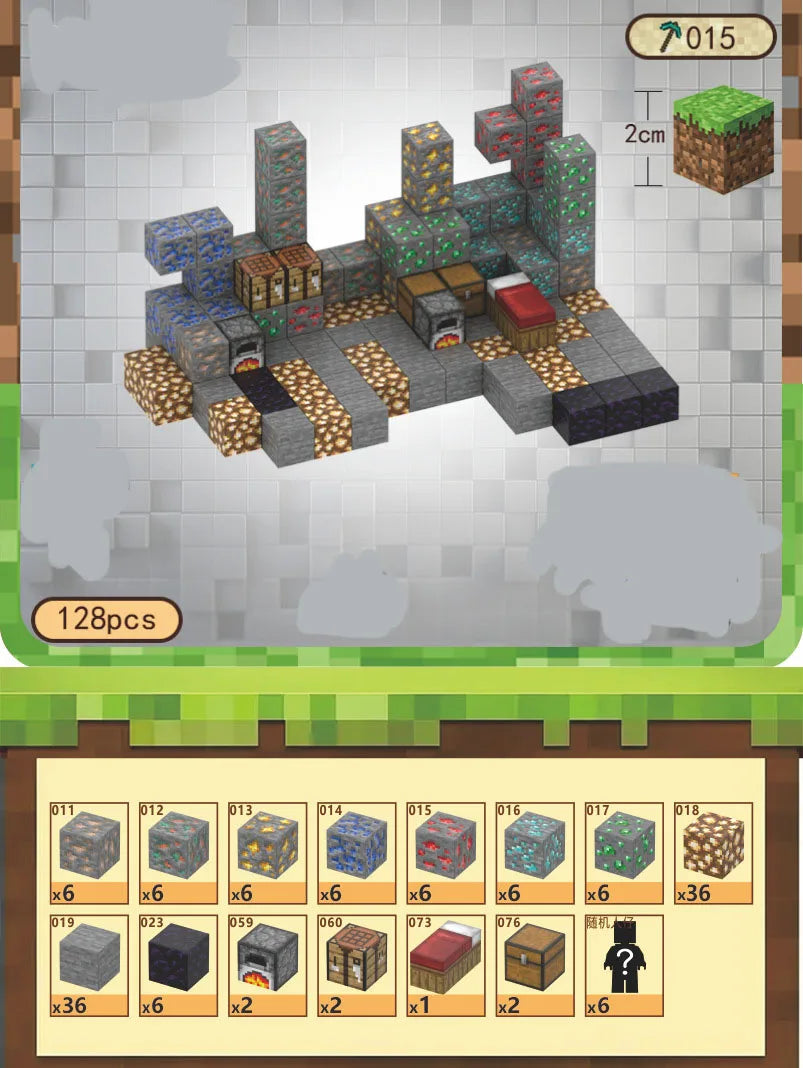Viewport: 803px width, 1068px height.
Task: Pick the grey stone block slot 019
Action: 89,965
